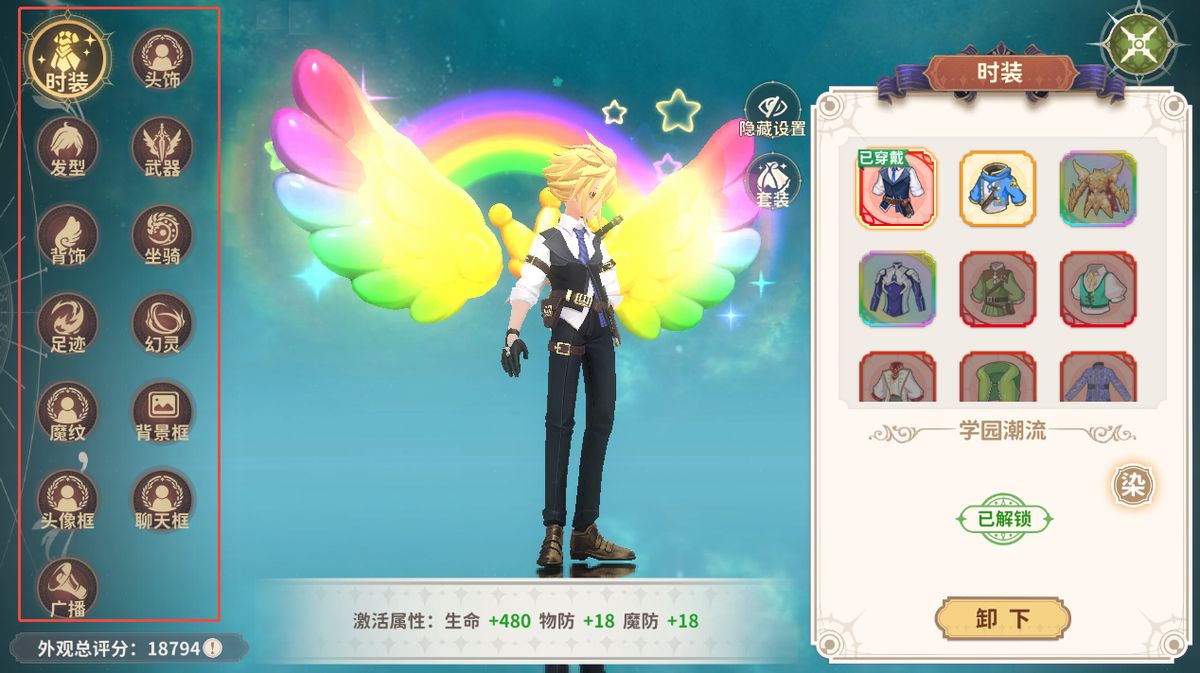Switch to the 头像框 avatar frame category

[68, 499]
